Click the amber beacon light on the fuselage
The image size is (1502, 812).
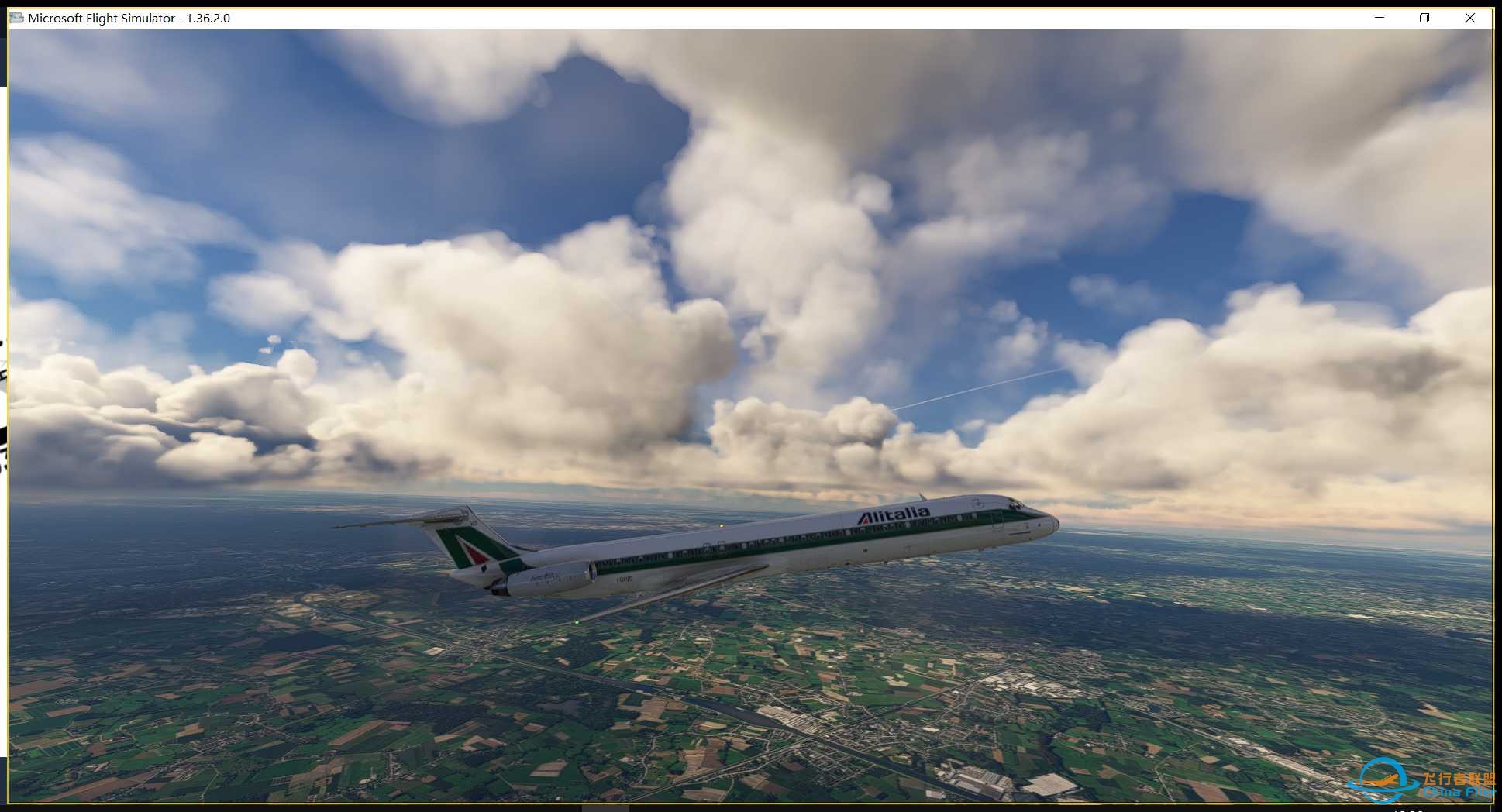click(722, 525)
